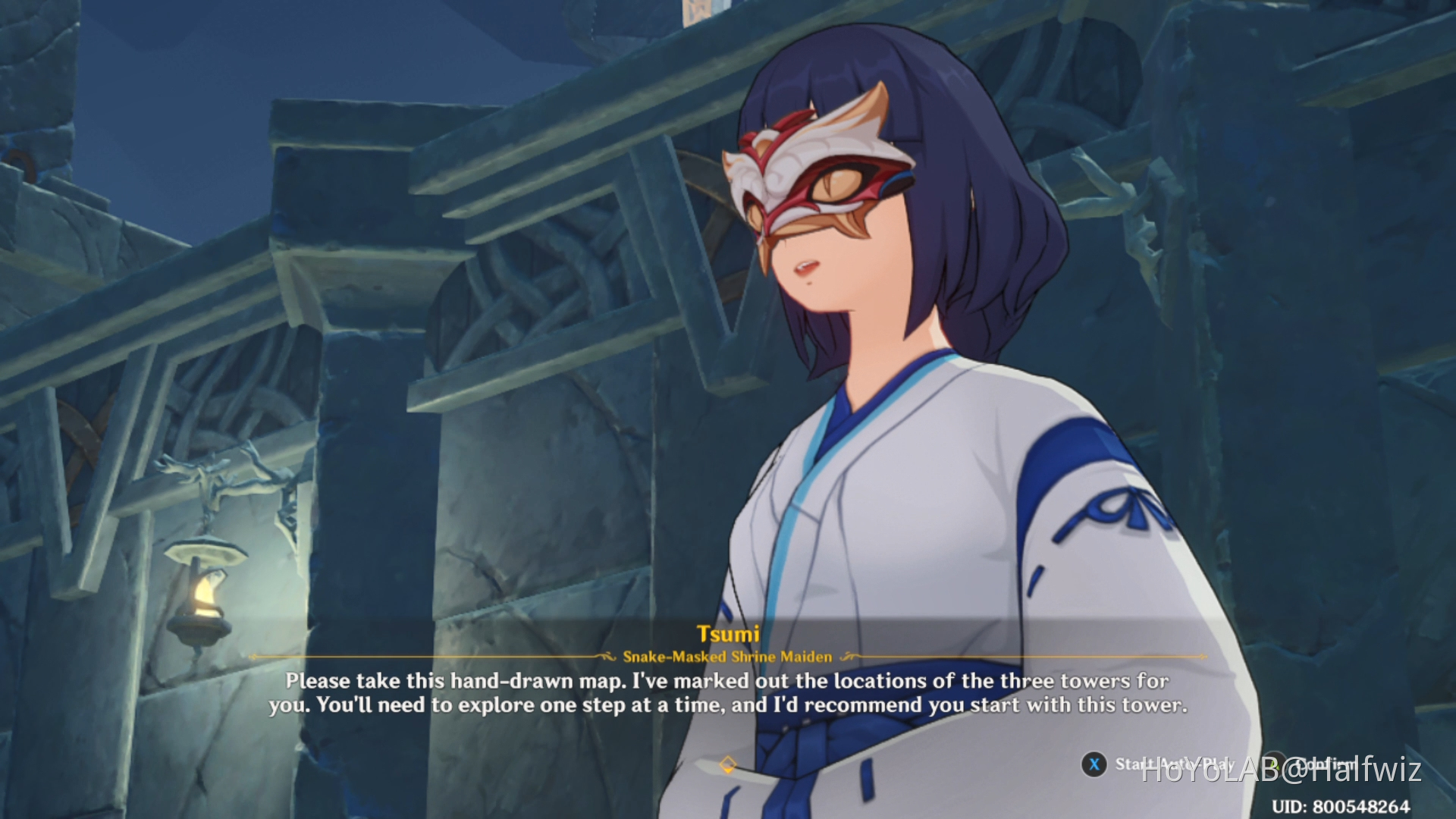This screenshot has width=1456, height=819.
Task: Toggle dialogue playback with the X prompt
Action: (x=1094, y=764)
